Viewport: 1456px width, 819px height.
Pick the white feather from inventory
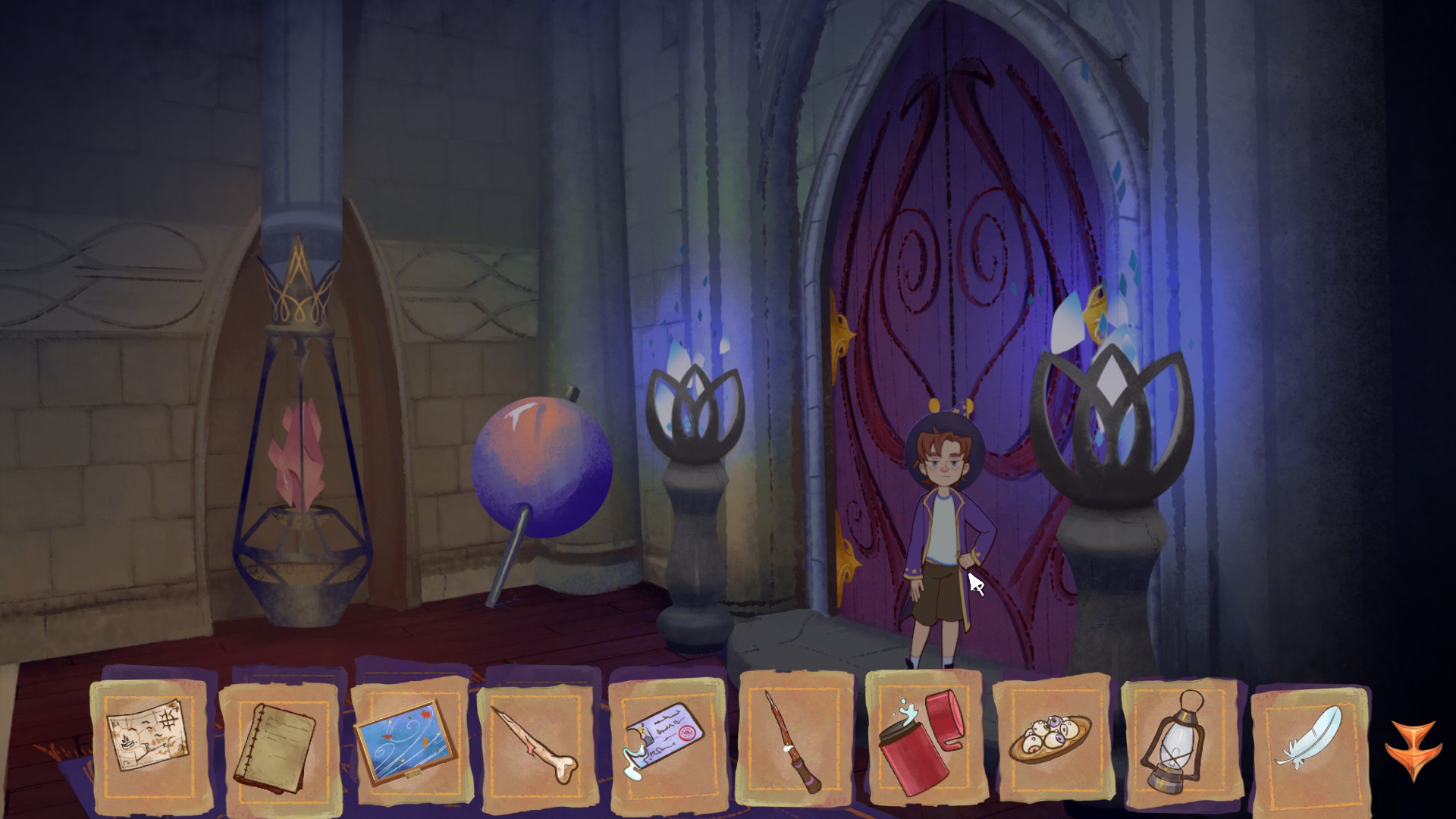[x=1309, y=739]
